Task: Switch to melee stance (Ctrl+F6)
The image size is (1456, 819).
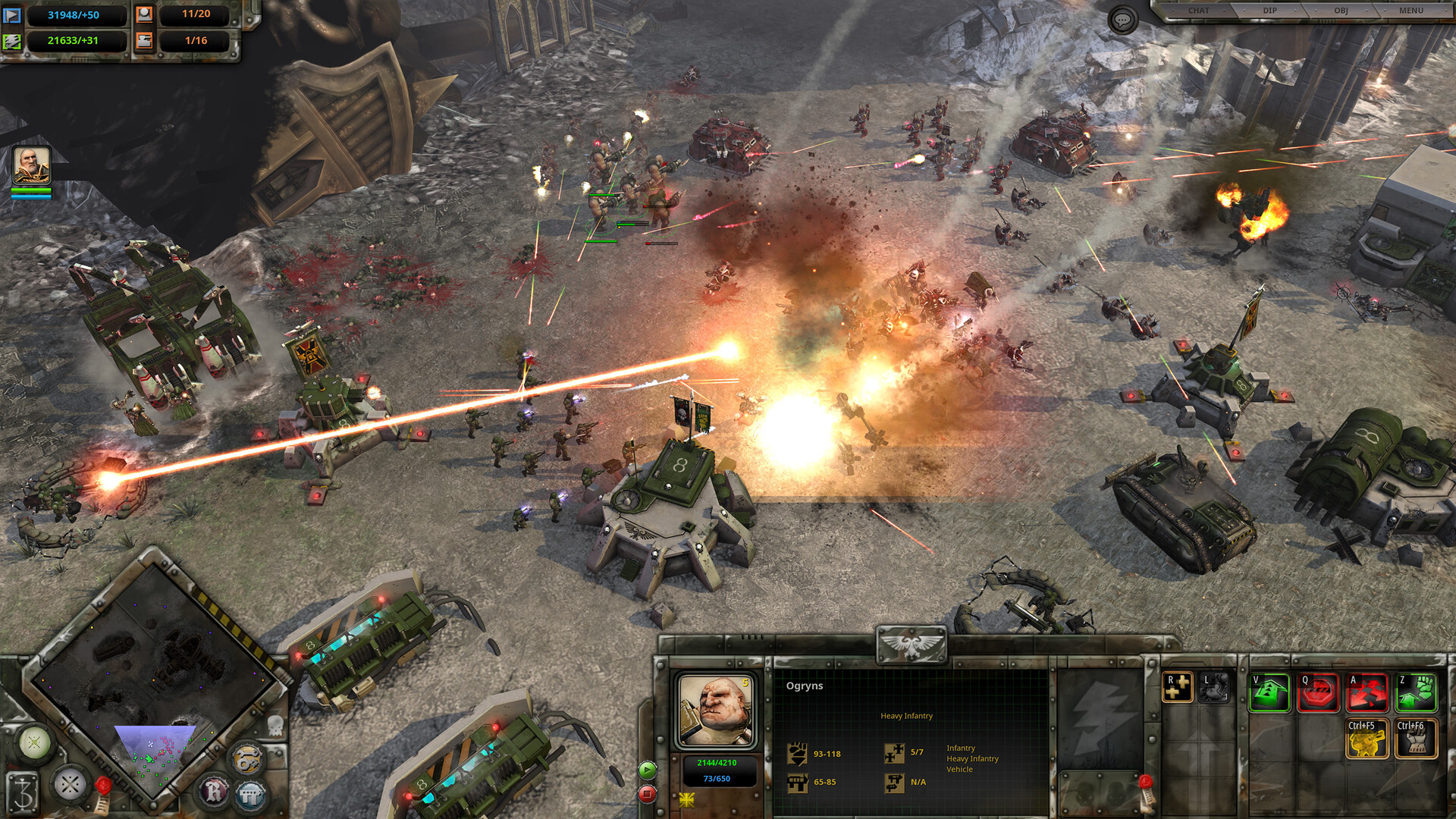Action: tap(1416, 739)
